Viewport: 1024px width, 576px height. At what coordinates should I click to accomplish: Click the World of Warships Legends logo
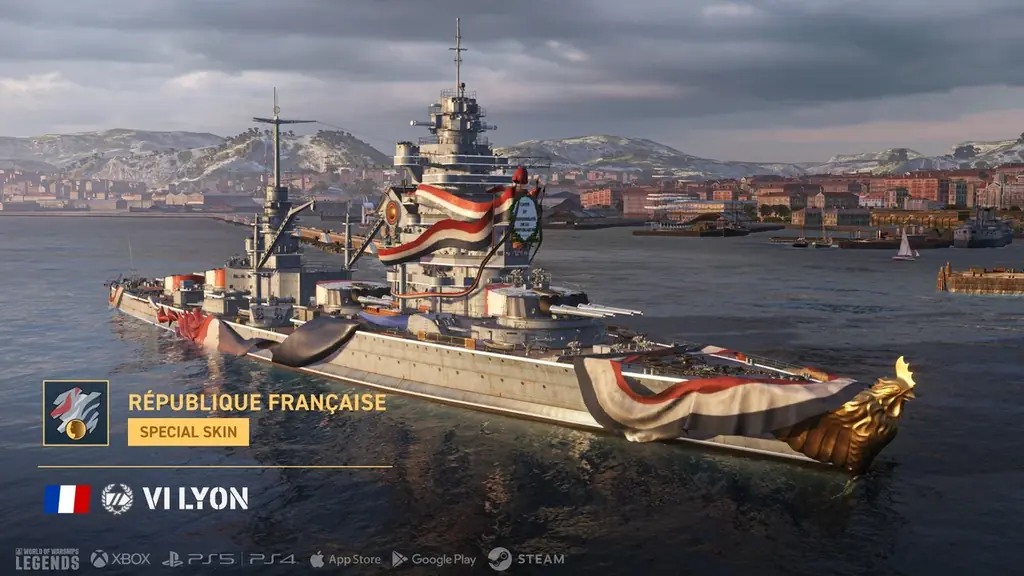[47, 559]
